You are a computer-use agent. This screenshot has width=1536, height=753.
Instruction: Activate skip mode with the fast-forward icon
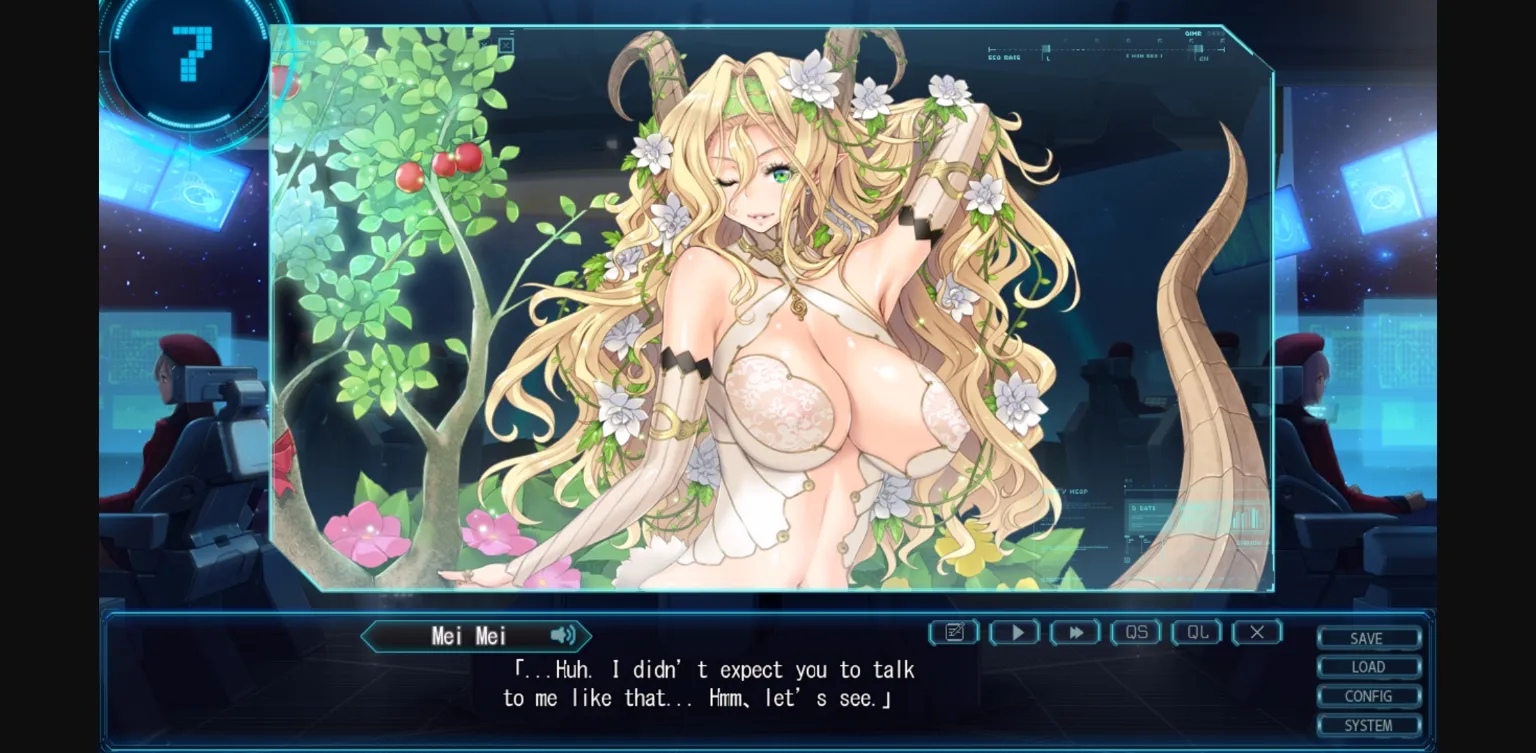coord(1075,632)
